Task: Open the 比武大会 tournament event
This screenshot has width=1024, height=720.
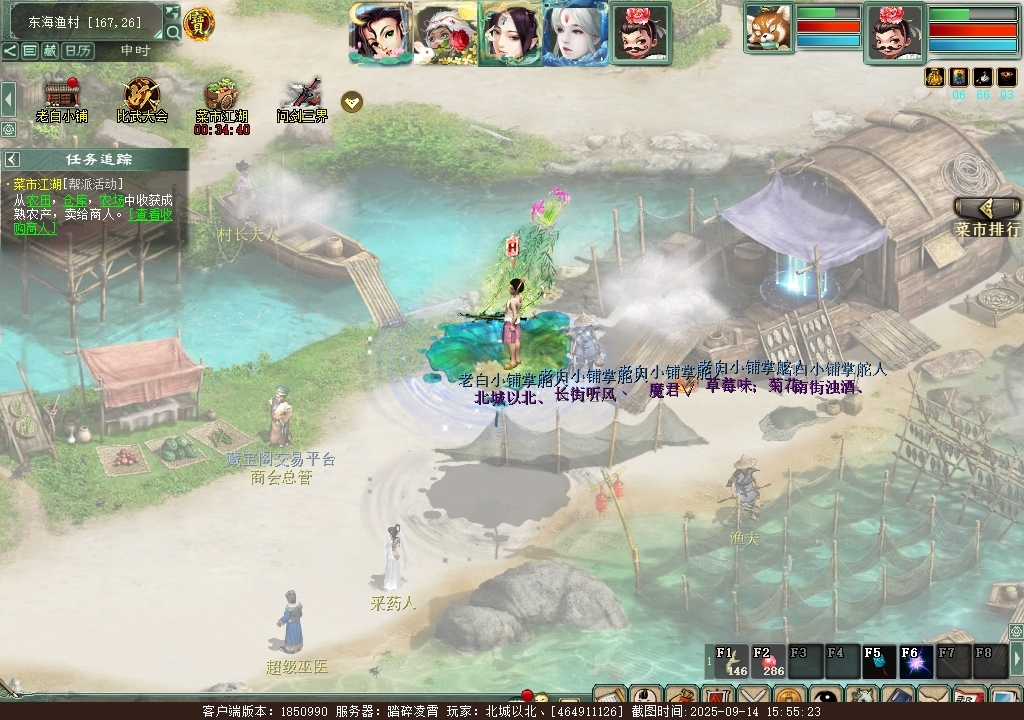Action: [x=142, y=96]
